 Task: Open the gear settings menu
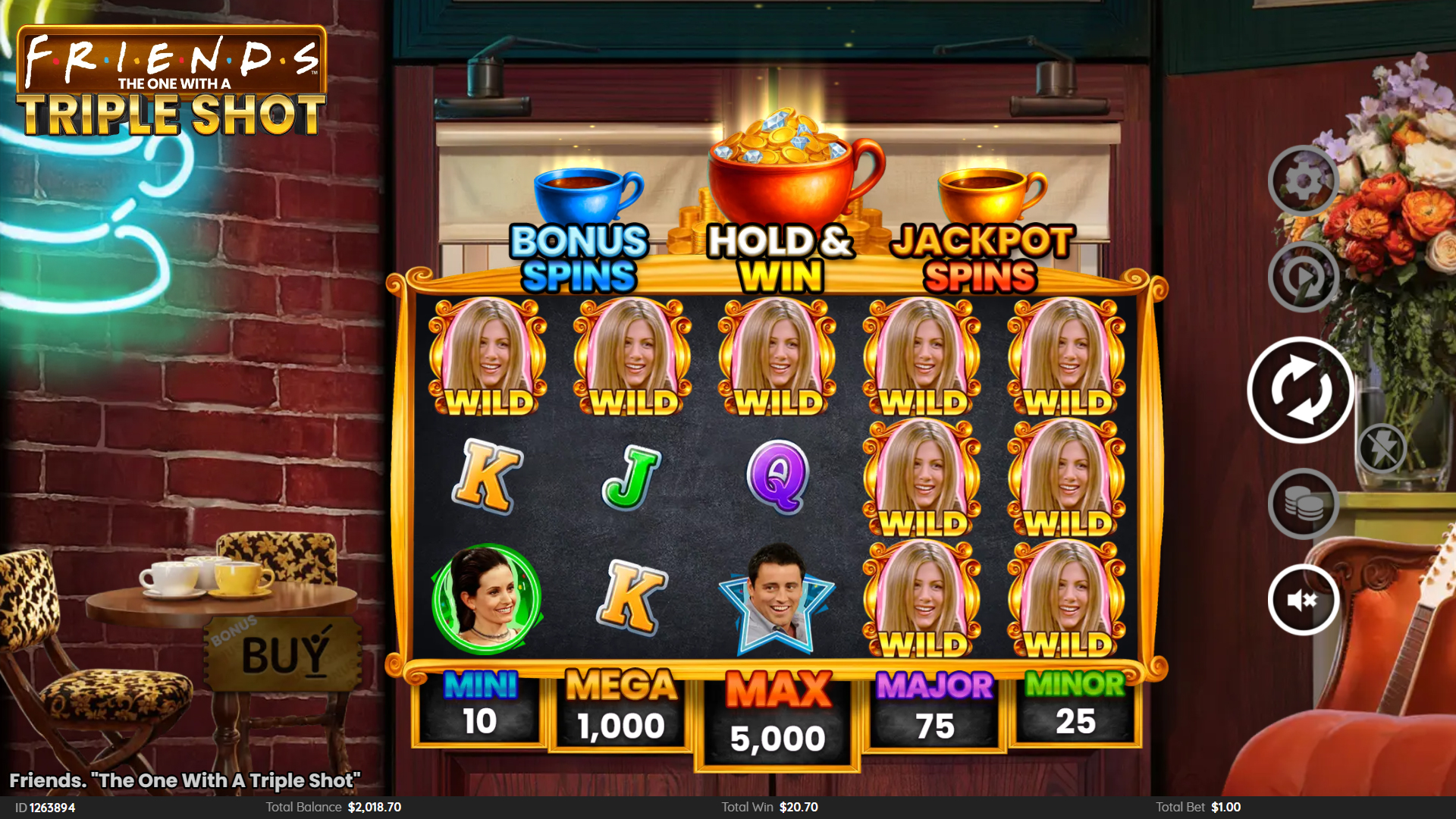point(1303,181)
